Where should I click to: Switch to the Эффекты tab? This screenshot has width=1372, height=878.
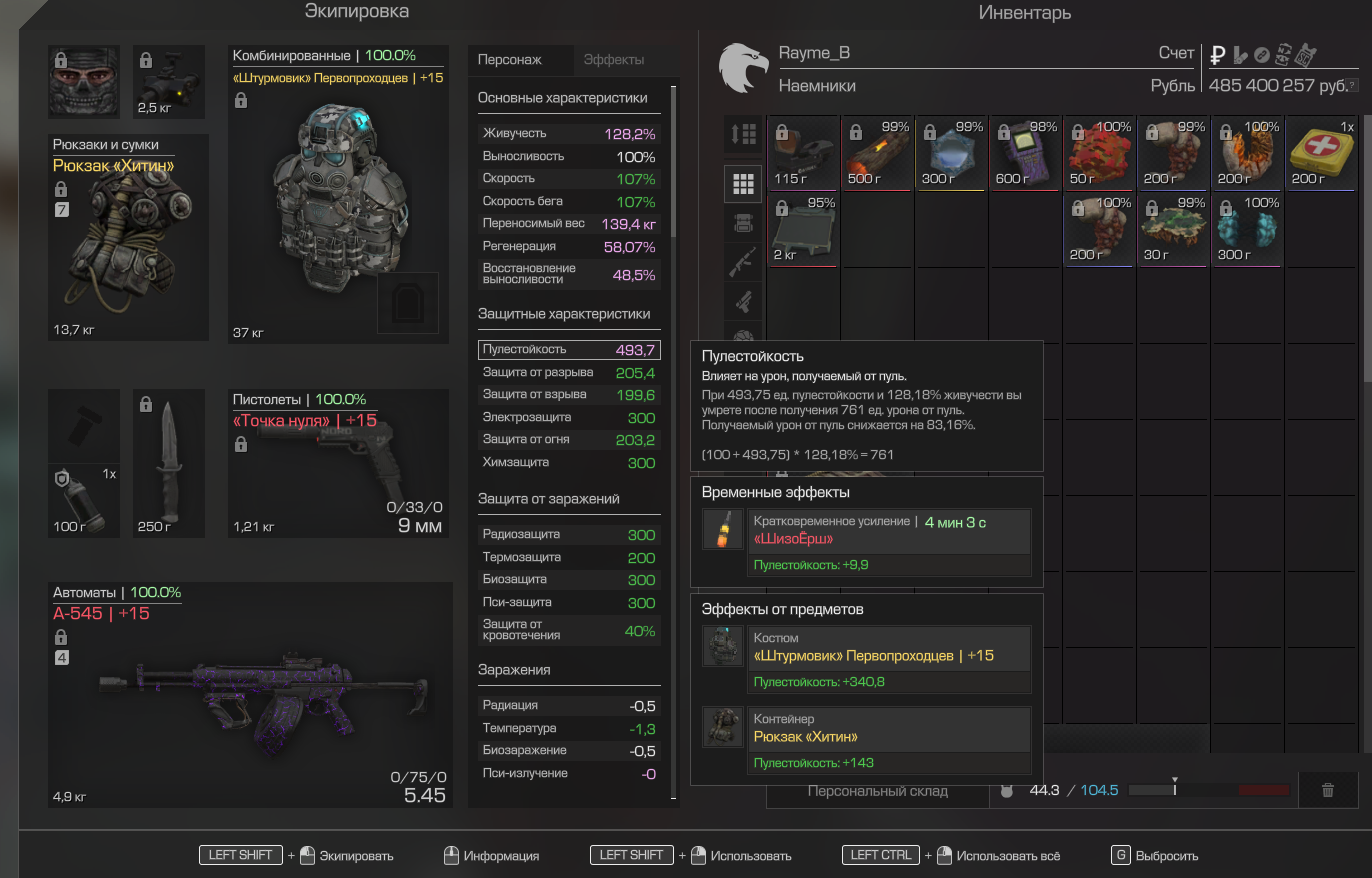pyautogui.click(x=614, y=60)
